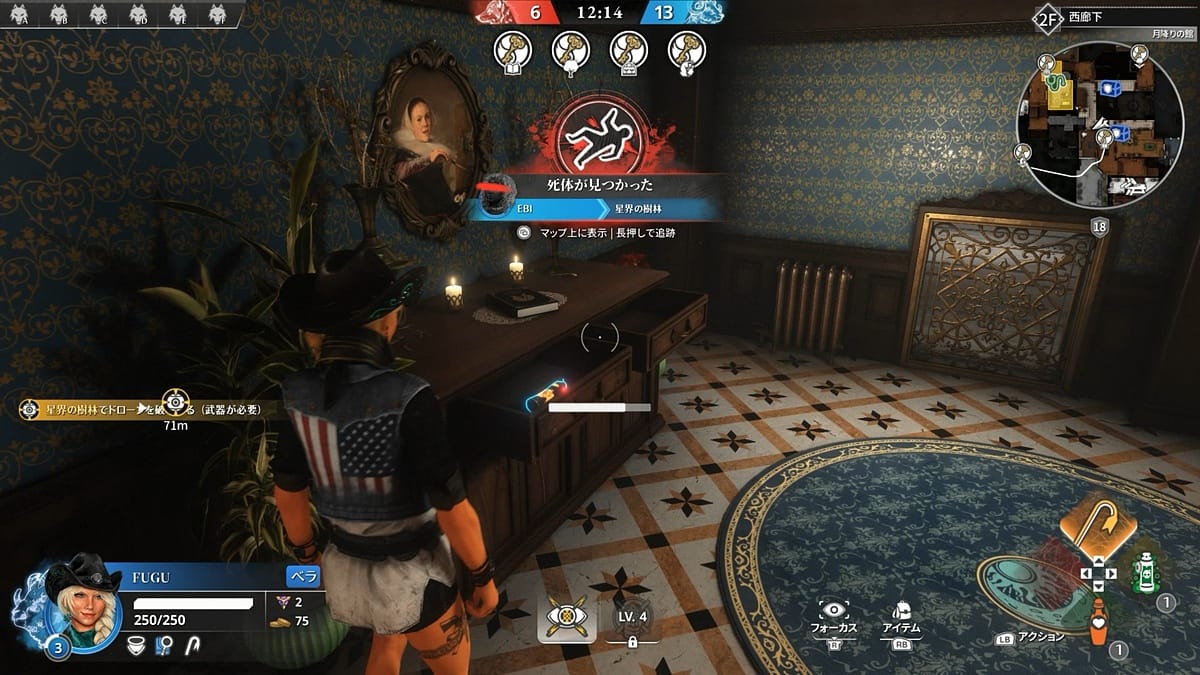Select the key icon with book symbol
Screen dimensions: 1200x675
point(512,50)
